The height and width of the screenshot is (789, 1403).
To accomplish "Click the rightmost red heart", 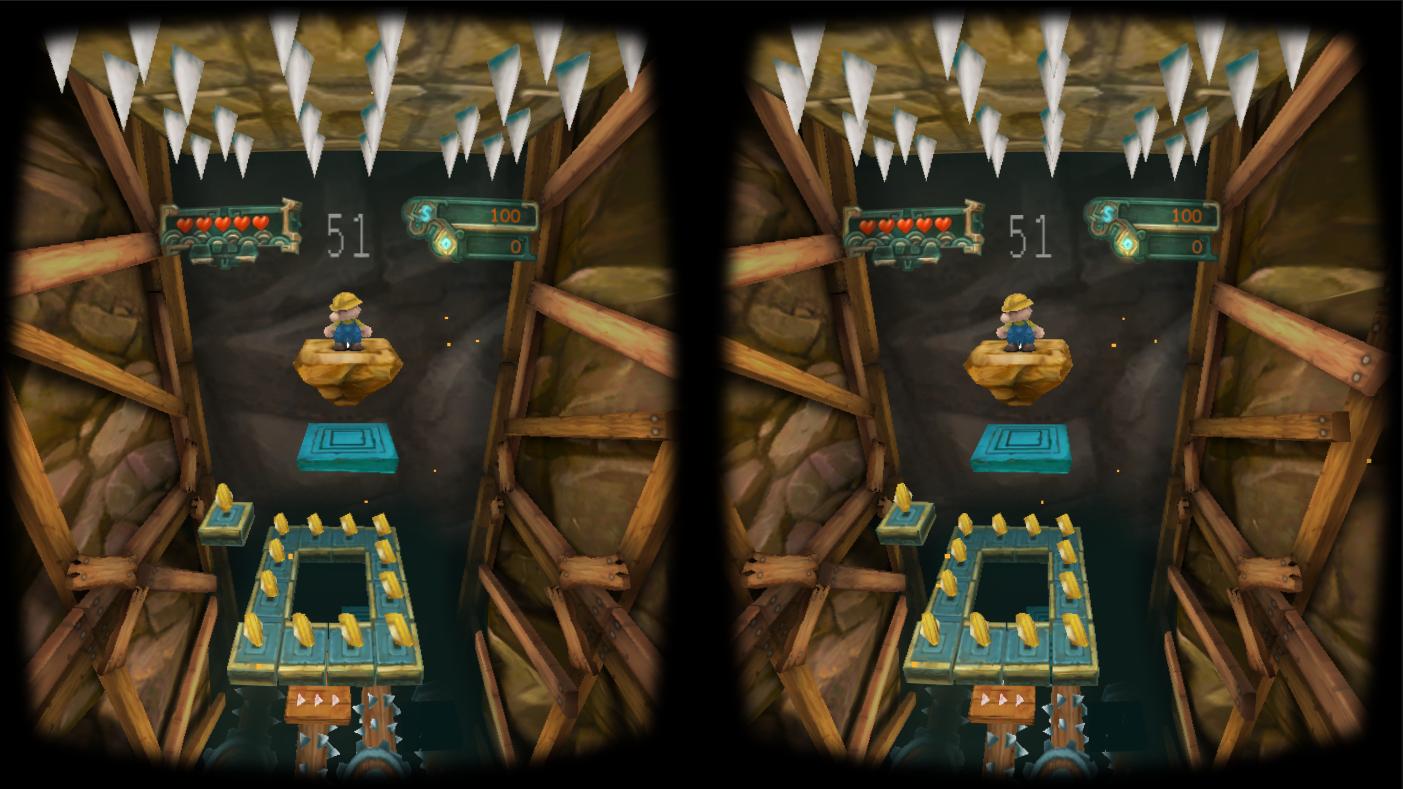I will click(262, 223).
